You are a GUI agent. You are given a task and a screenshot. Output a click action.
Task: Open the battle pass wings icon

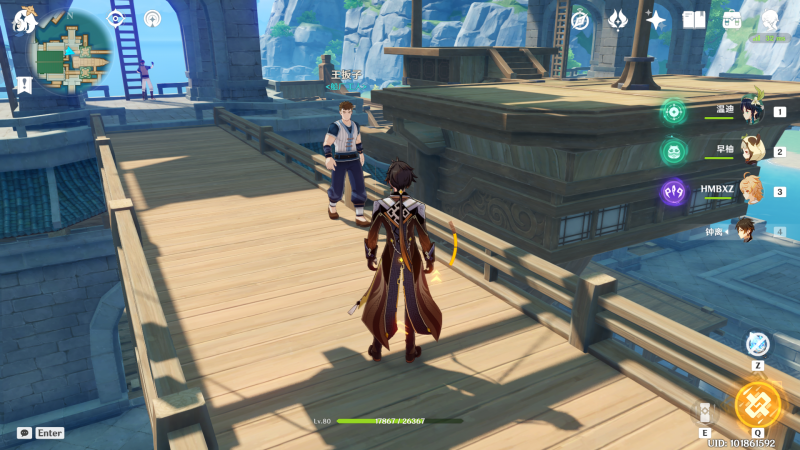tap(618, 19)
